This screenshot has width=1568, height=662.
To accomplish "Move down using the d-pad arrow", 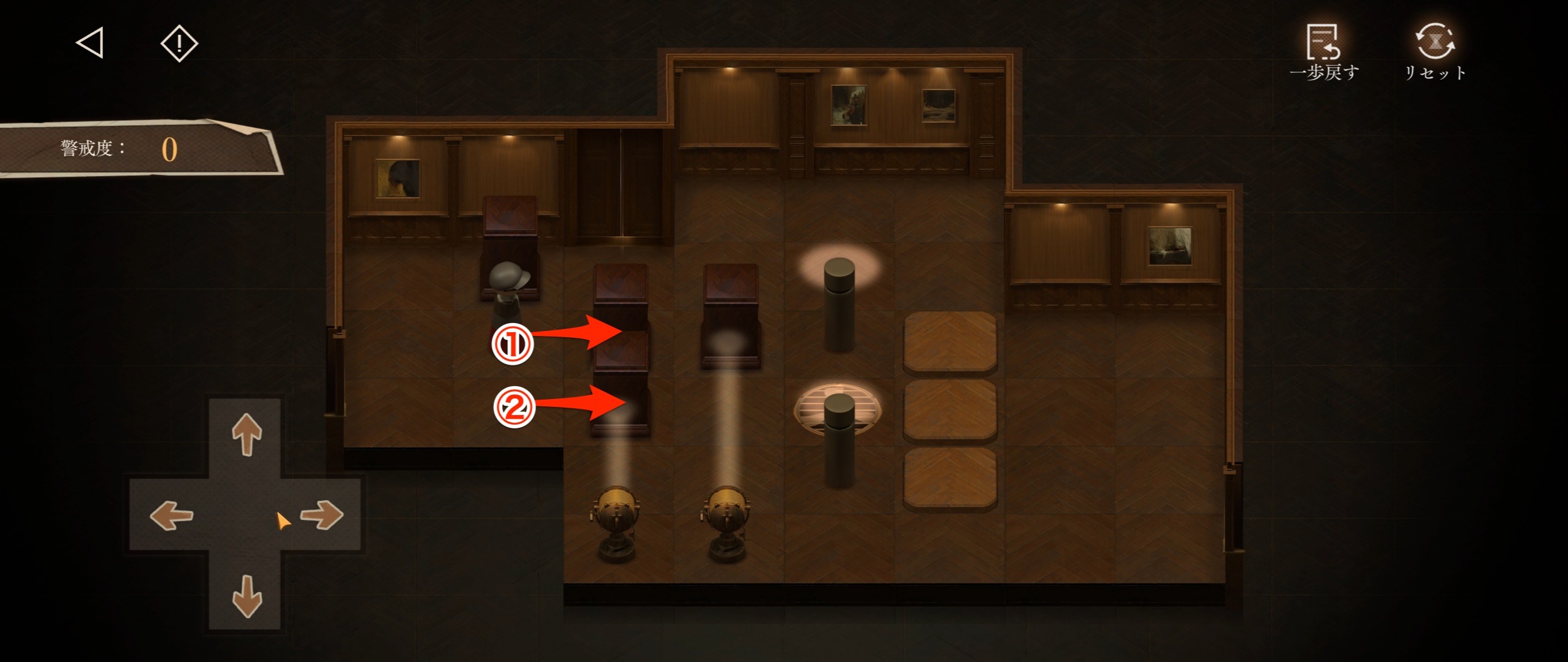I will [x=247, y=595].
